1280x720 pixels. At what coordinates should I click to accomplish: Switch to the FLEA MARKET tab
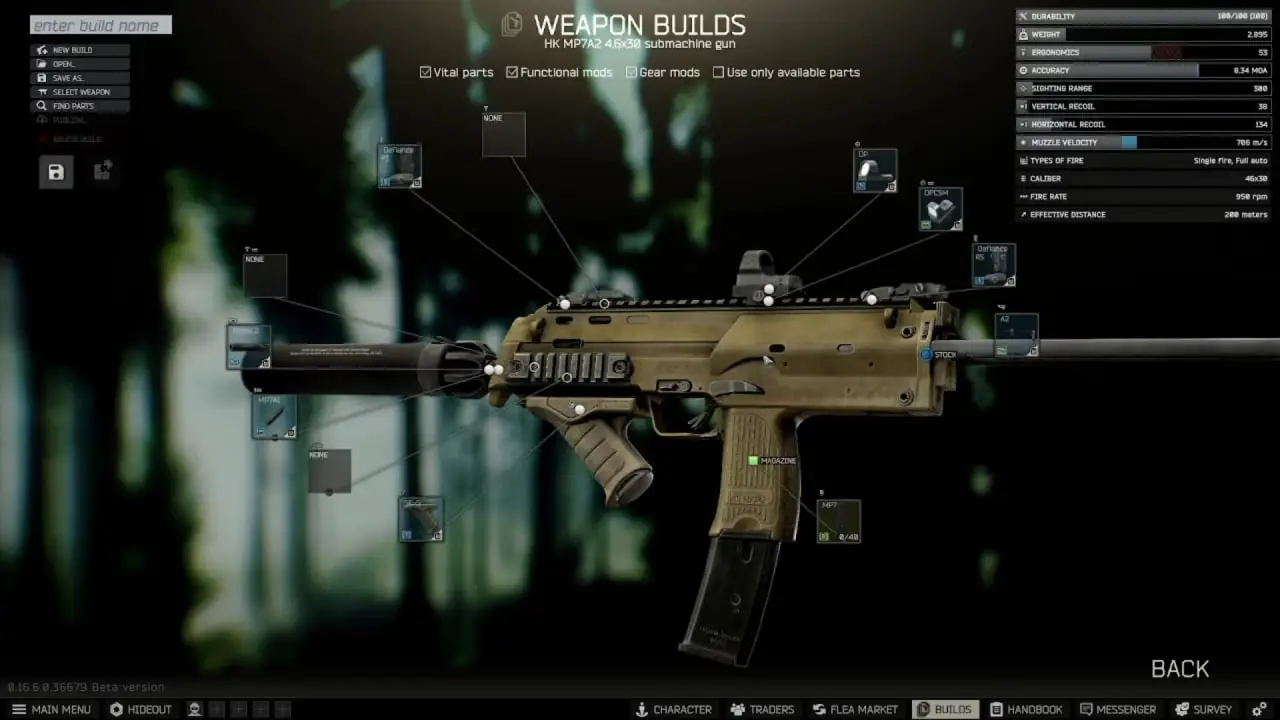click(x=855, y=709)
